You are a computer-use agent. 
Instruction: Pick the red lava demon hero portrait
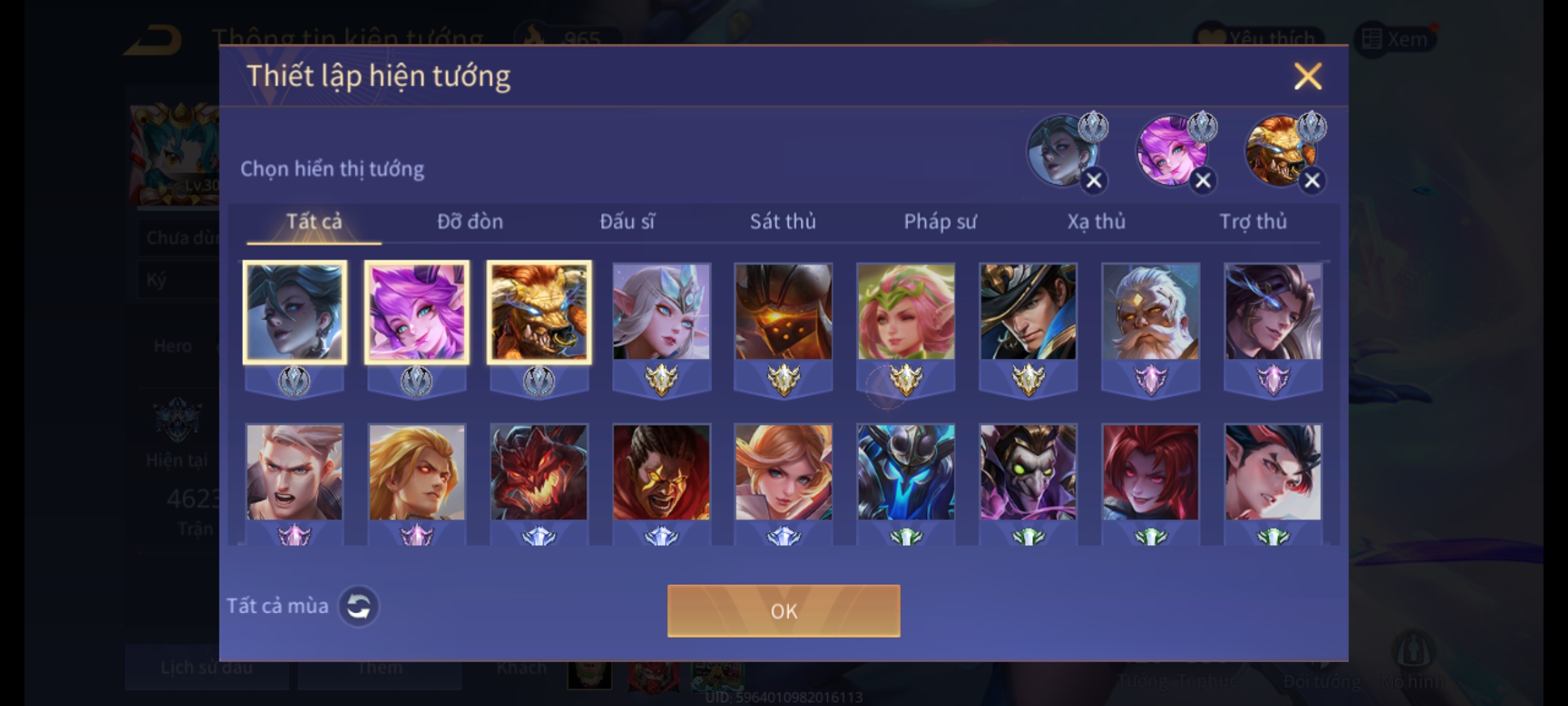coord(539,472)
